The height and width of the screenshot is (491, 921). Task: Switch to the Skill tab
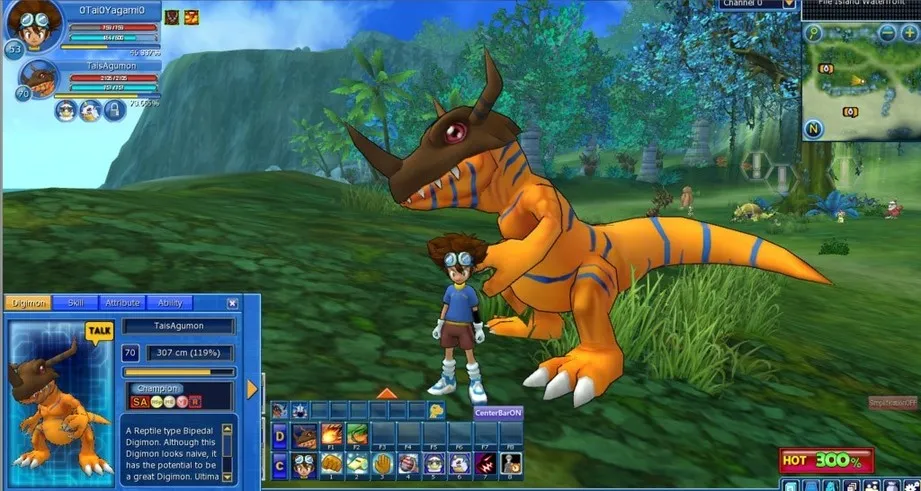click(75, 303)
